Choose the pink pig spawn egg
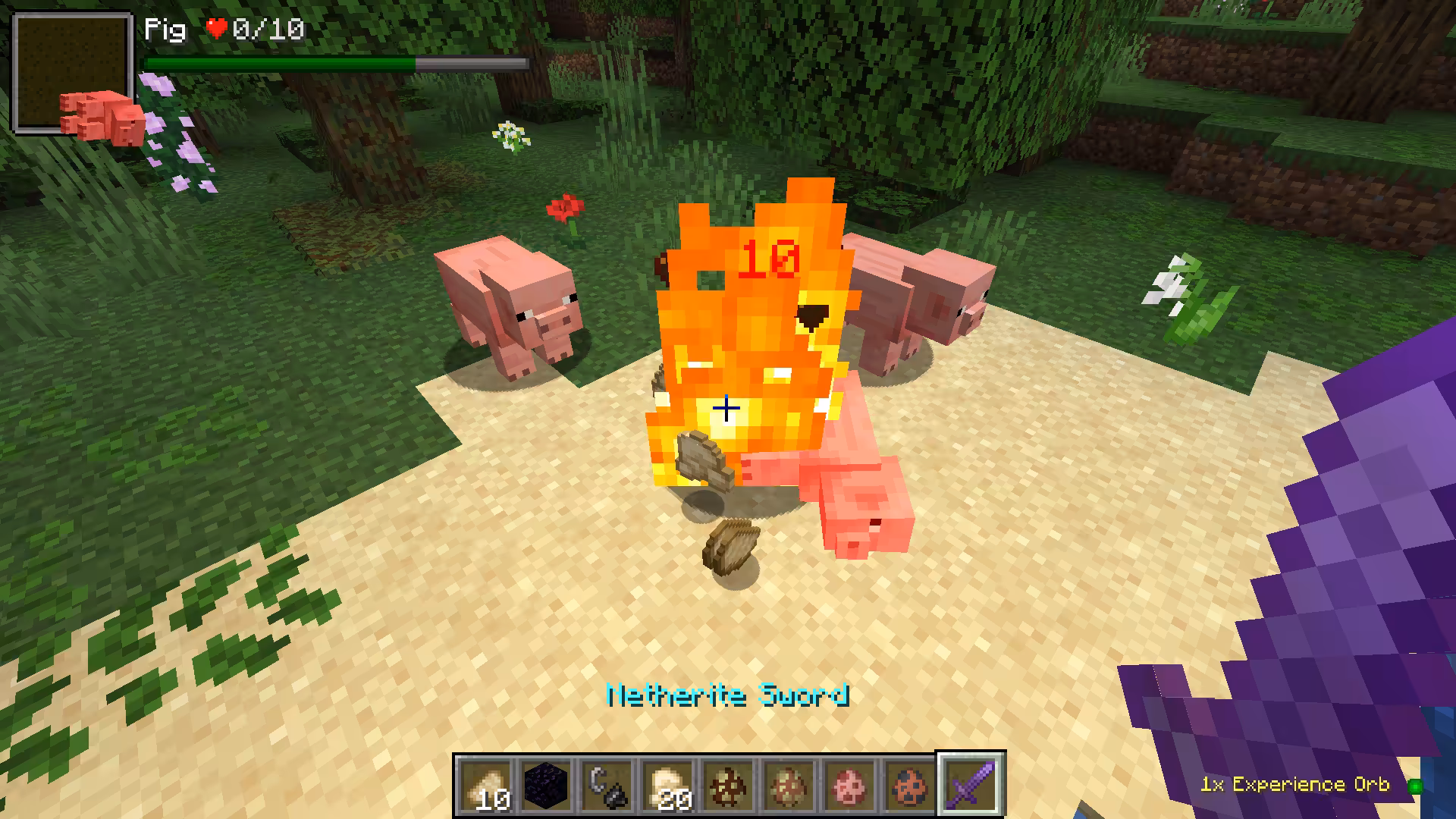 coord(850,786)
